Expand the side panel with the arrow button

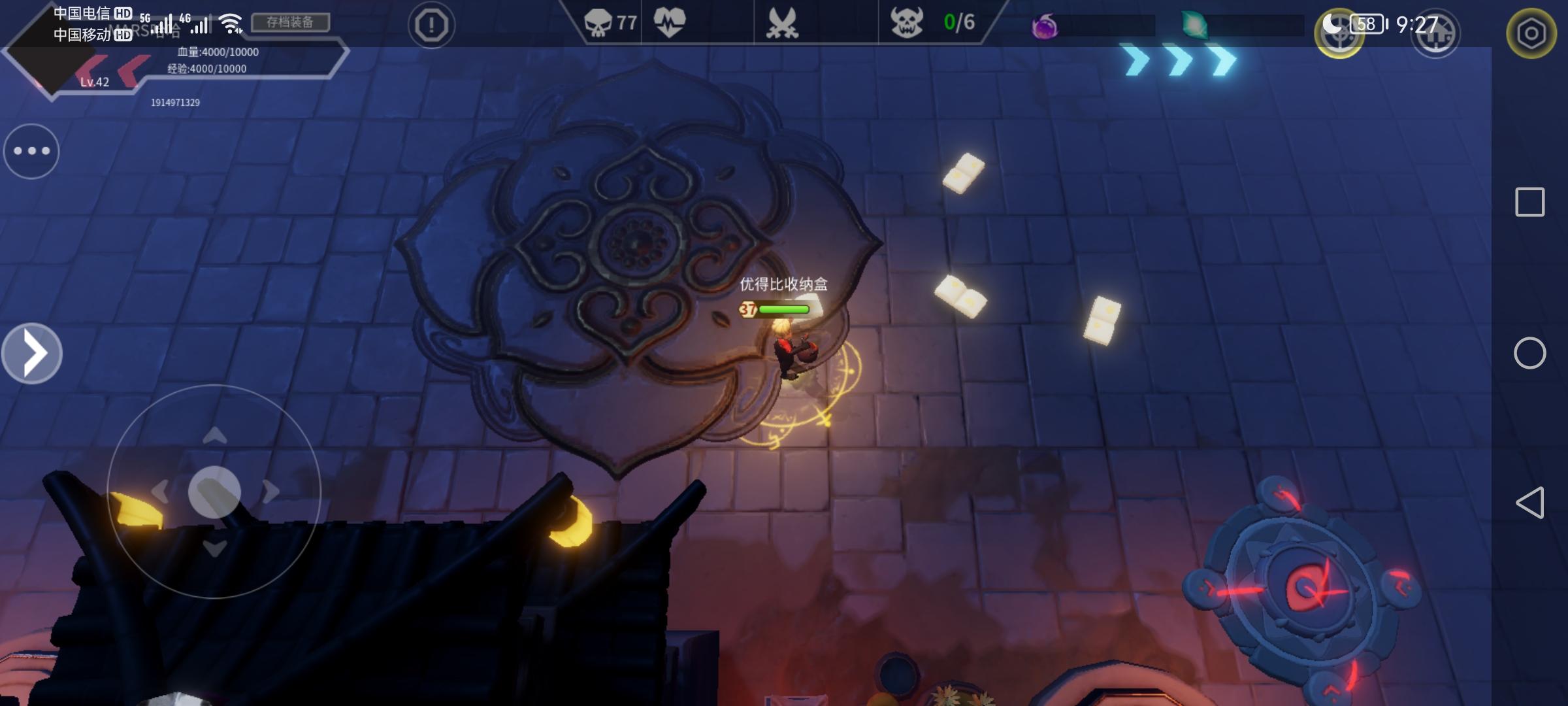tap(32, 353)
